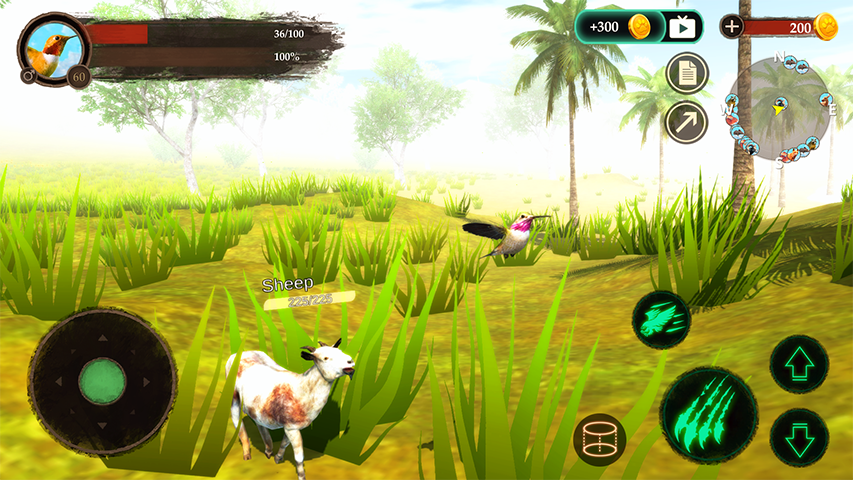
Task: Activate the green dash attack skill
Action: (x=661, y=320)
